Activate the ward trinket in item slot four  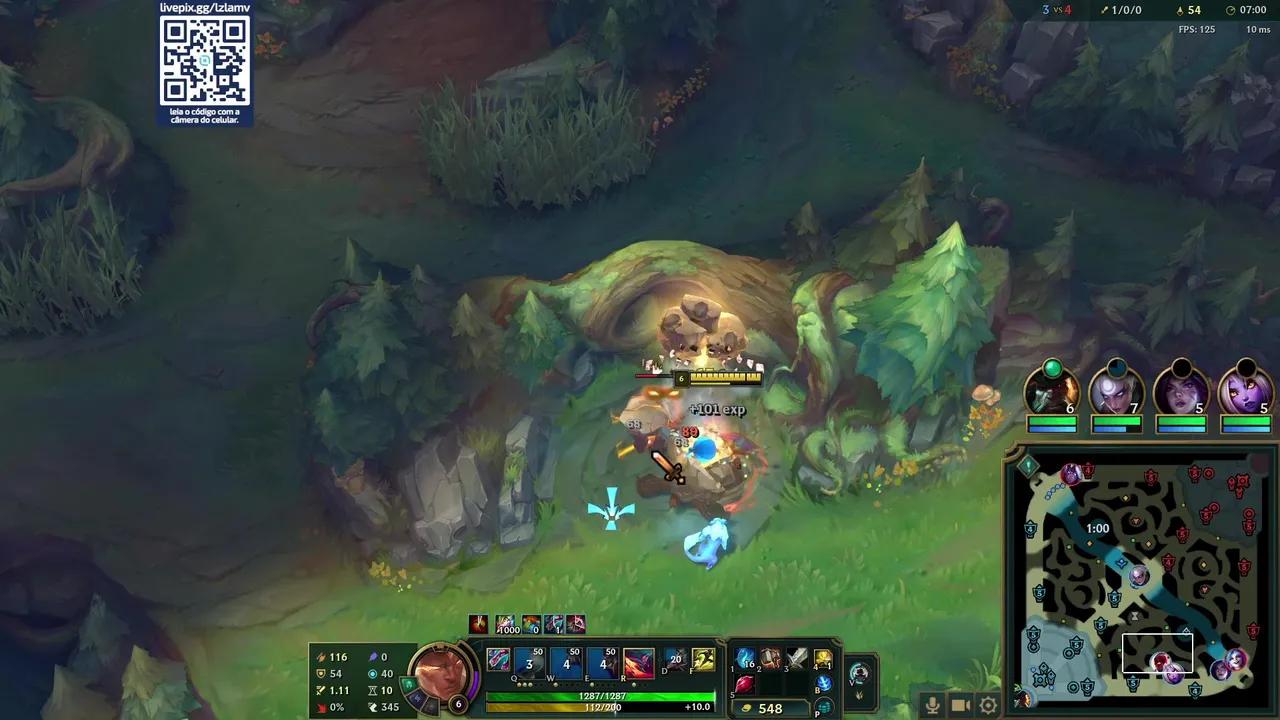(824, 660)
